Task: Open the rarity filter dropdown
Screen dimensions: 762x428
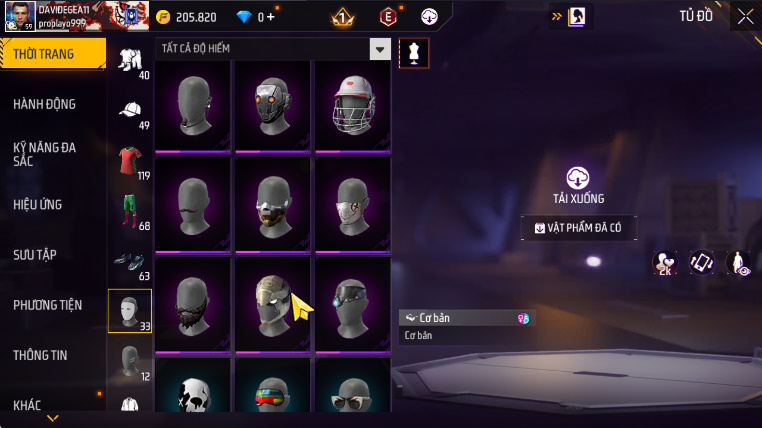Action: tap(379, 48)
